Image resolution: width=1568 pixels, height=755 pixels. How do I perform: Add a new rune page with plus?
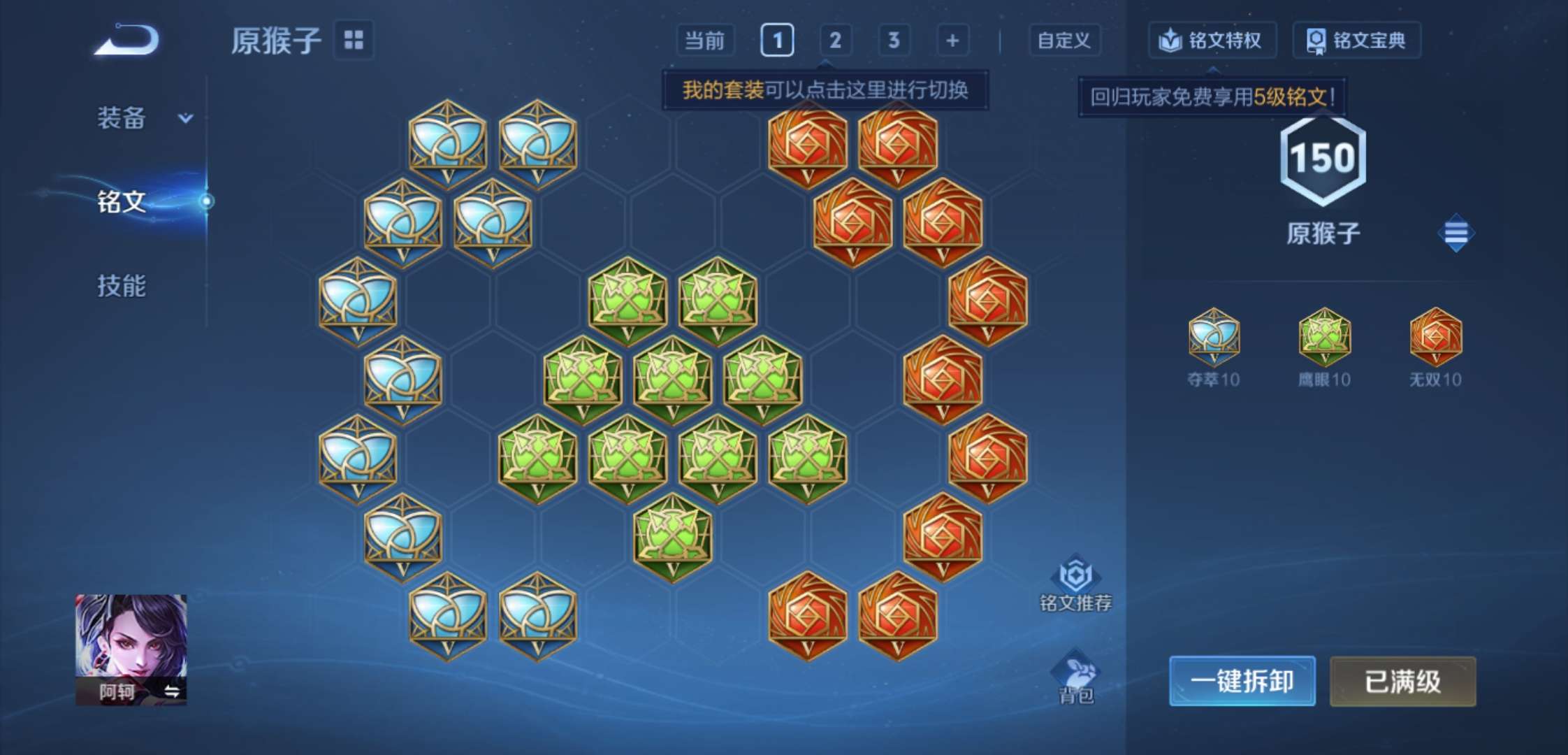tap(952, 40)
